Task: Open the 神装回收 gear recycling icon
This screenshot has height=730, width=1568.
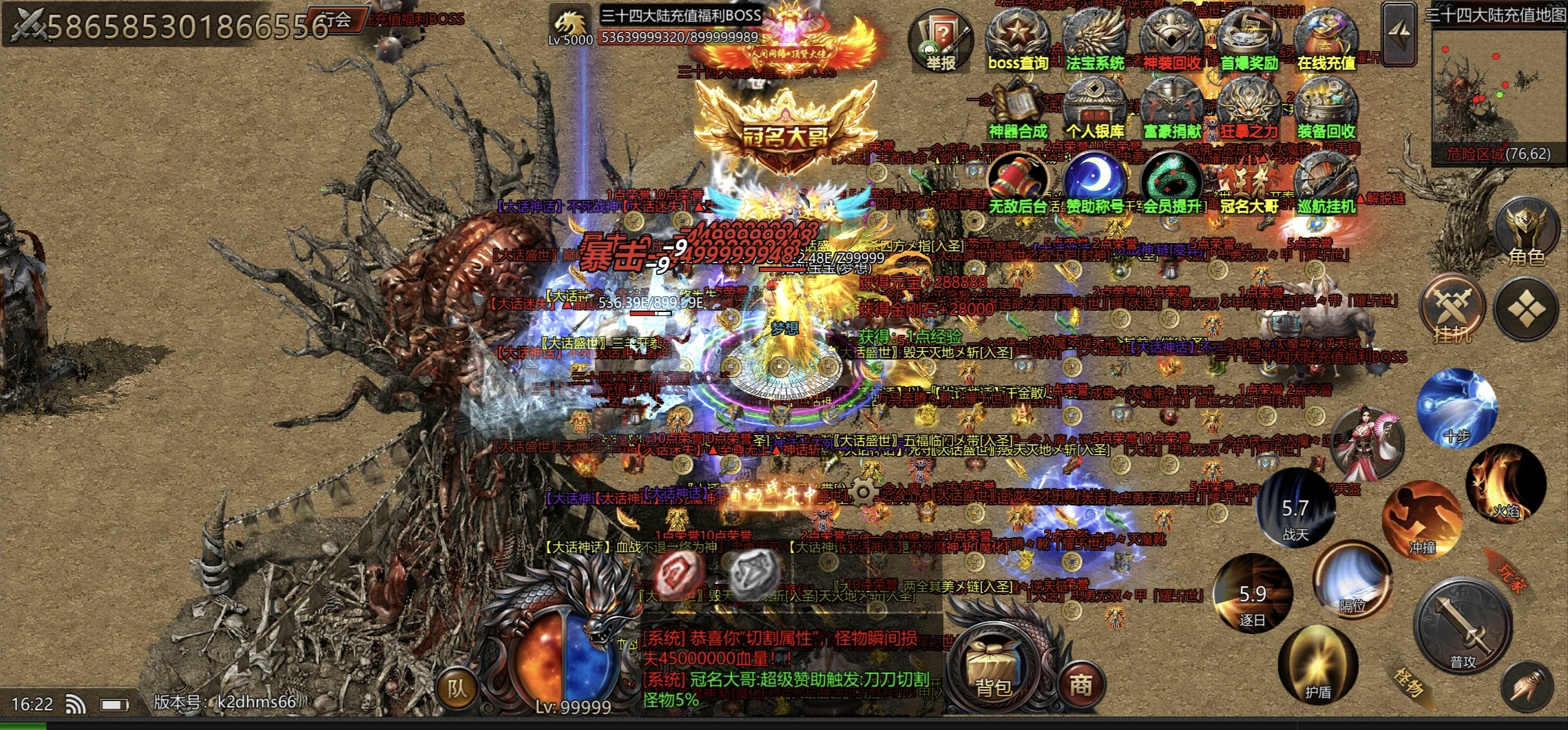Action: [1172, 40]
